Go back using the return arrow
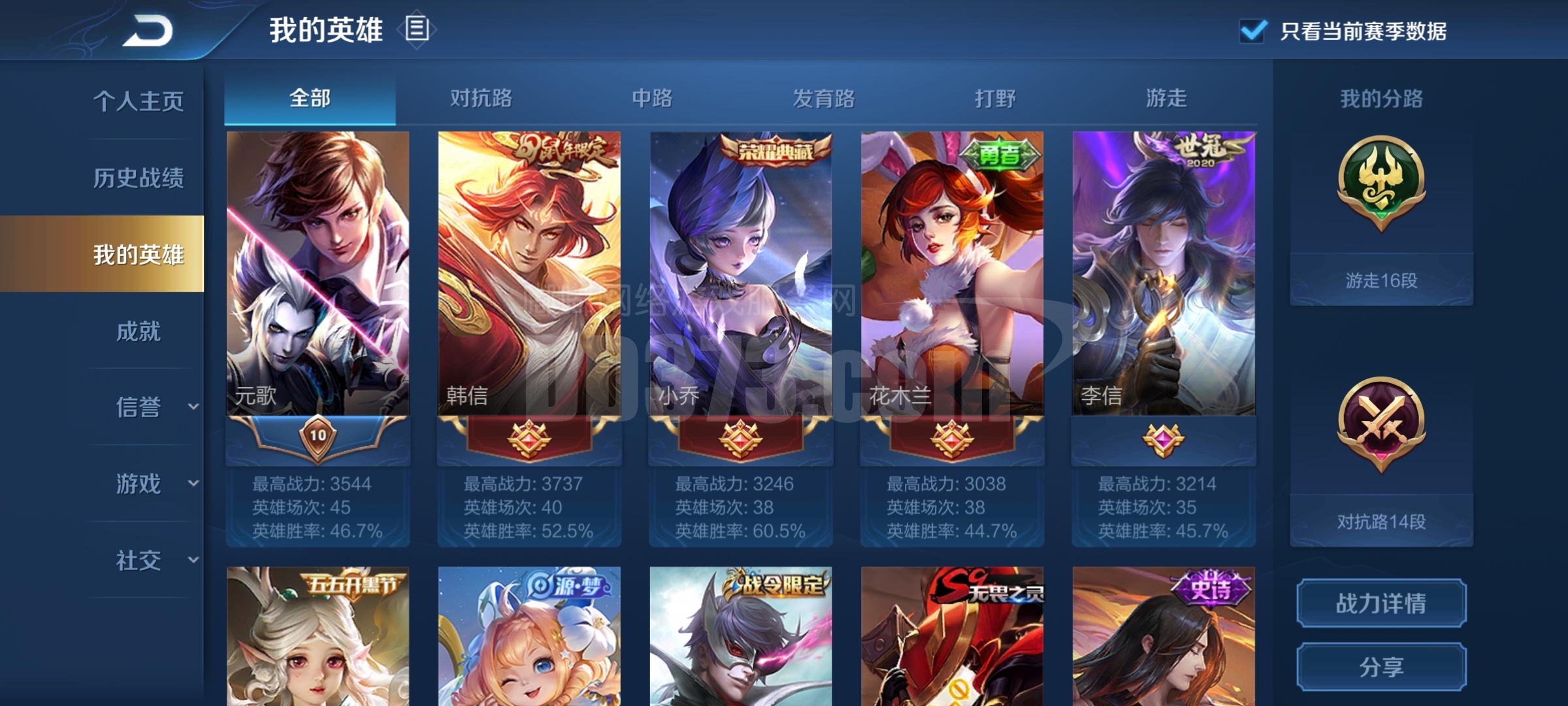Screen dimensions: 1568x706 tap(148, 31)
